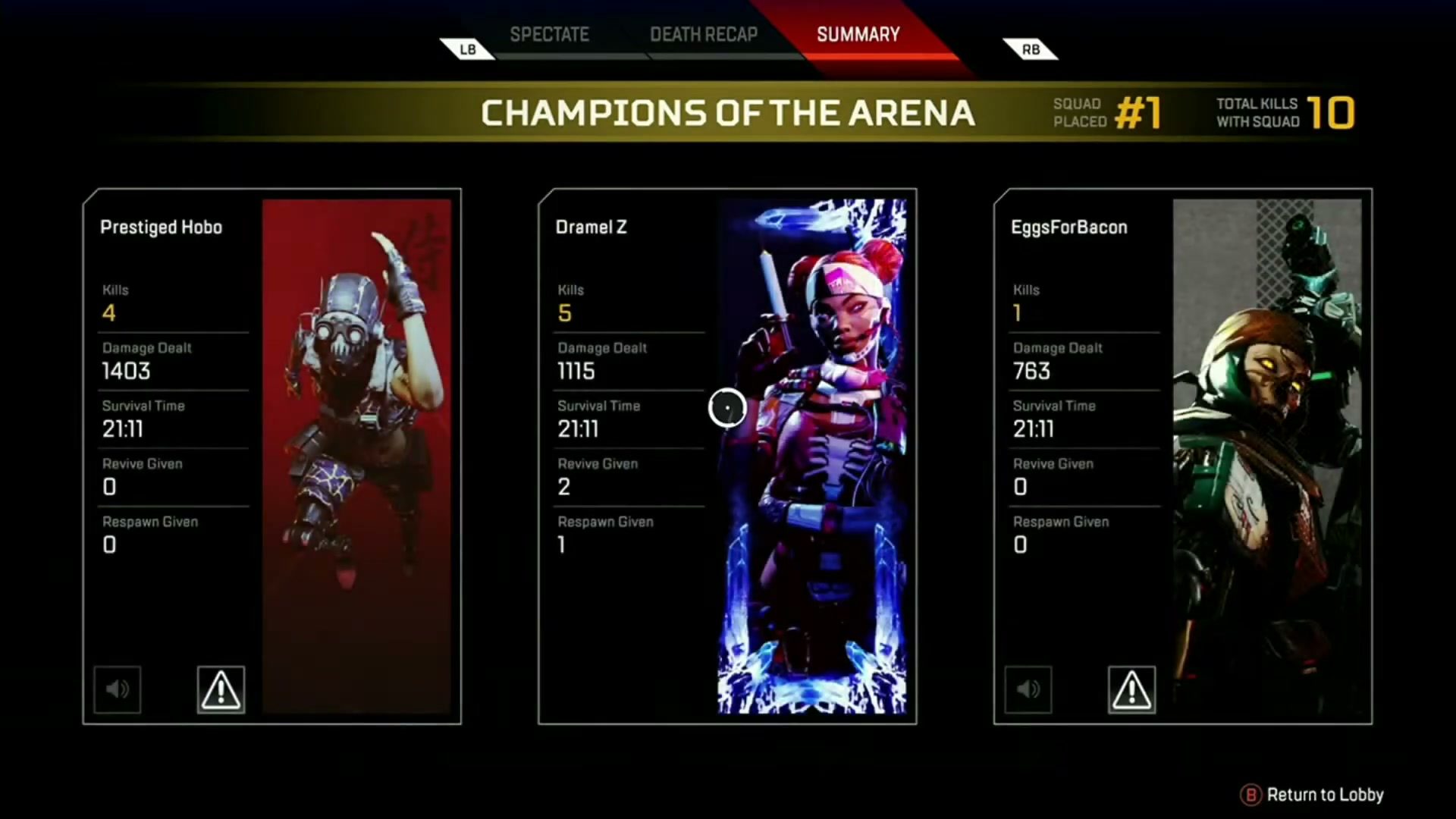
Task: Select Prestiged Hobo's Octane banner card
Action: click(356, 455)
